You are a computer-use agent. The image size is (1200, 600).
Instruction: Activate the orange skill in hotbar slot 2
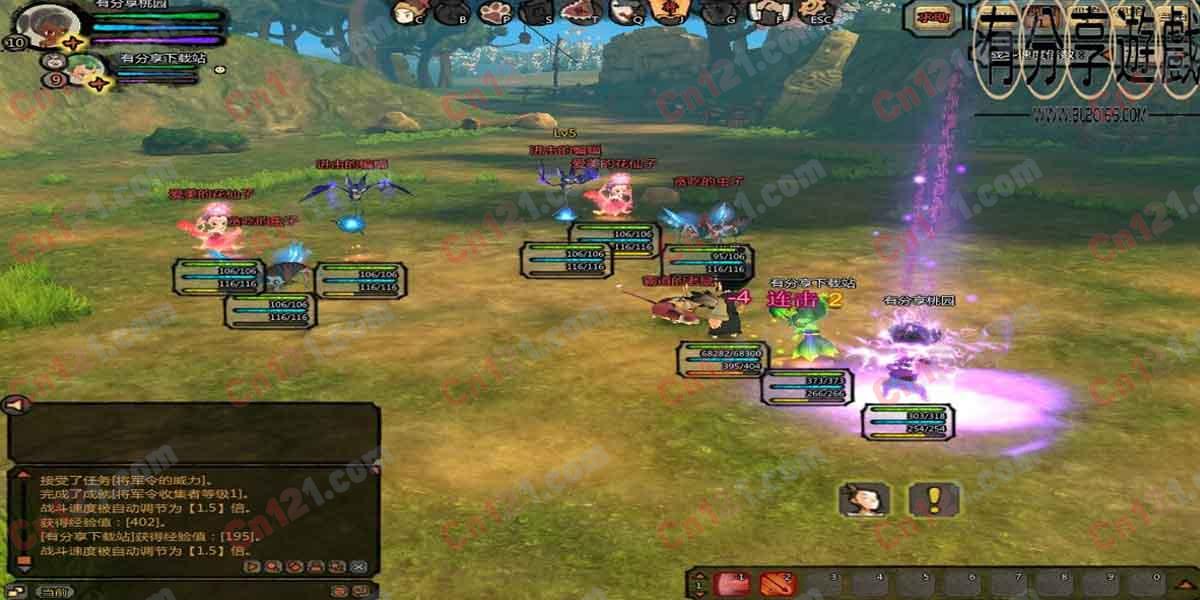pos(775,583)
